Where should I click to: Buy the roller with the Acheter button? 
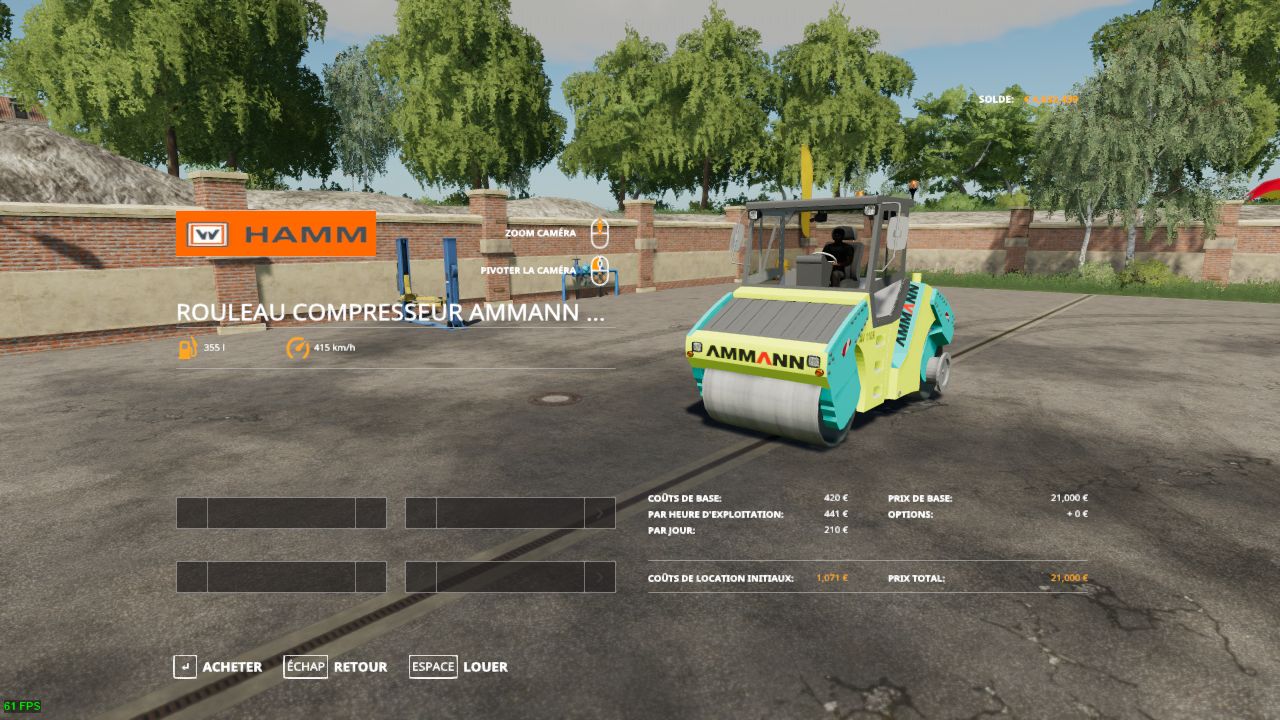coord(219,667)
